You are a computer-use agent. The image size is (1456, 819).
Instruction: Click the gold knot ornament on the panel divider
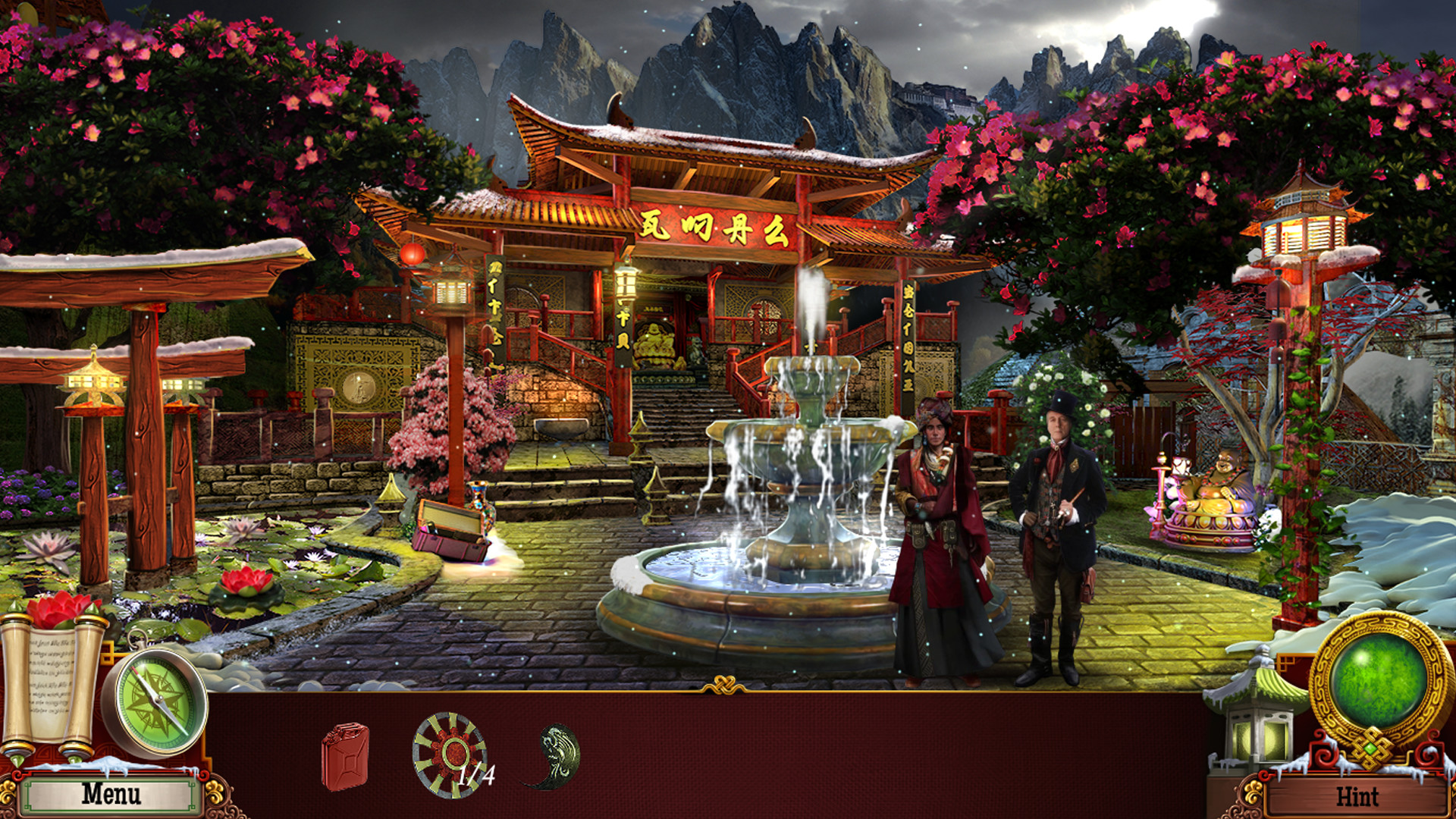tap(726, 684)
